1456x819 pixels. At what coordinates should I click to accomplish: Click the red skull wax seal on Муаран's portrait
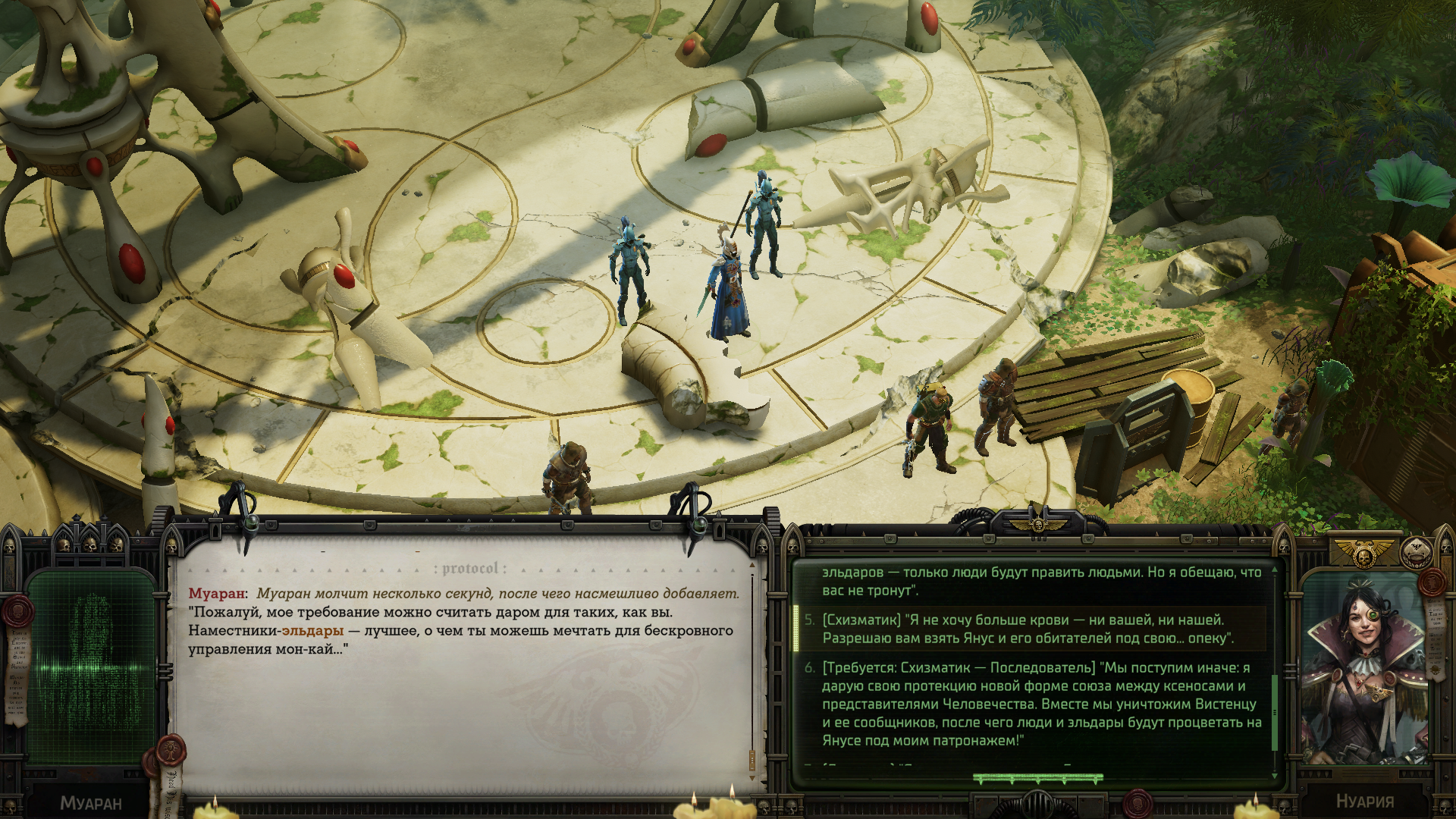[x=18, y=611]
